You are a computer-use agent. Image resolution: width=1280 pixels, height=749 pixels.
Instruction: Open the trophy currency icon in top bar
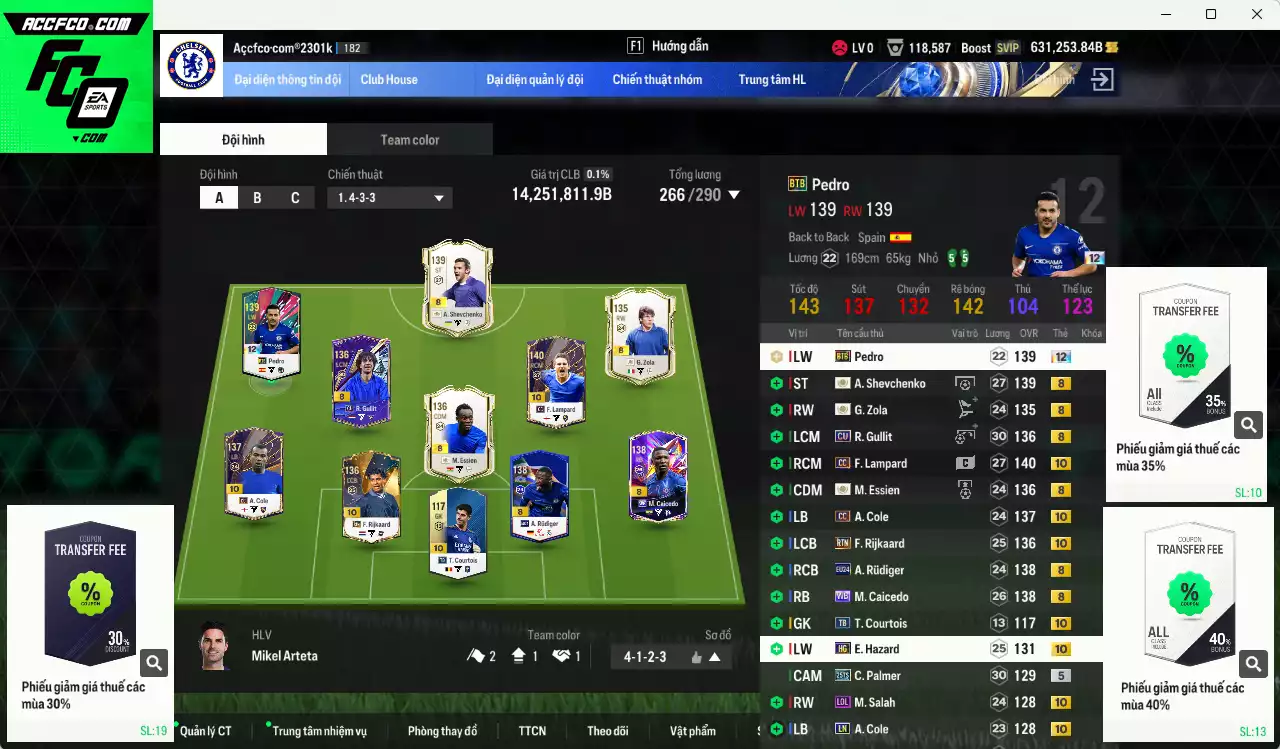click(896, 45)
